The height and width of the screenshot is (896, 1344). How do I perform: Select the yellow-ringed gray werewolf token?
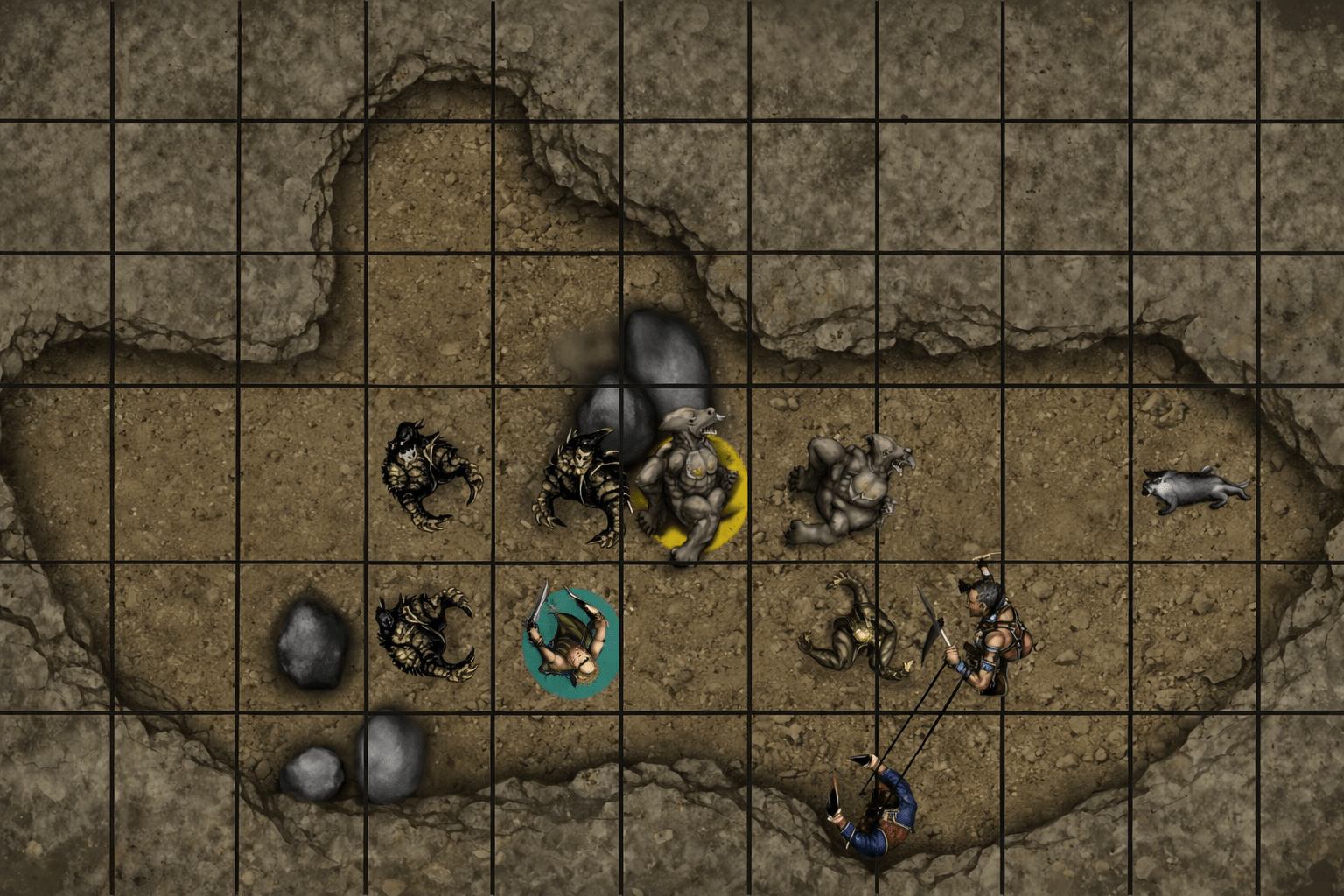(688, 487)
